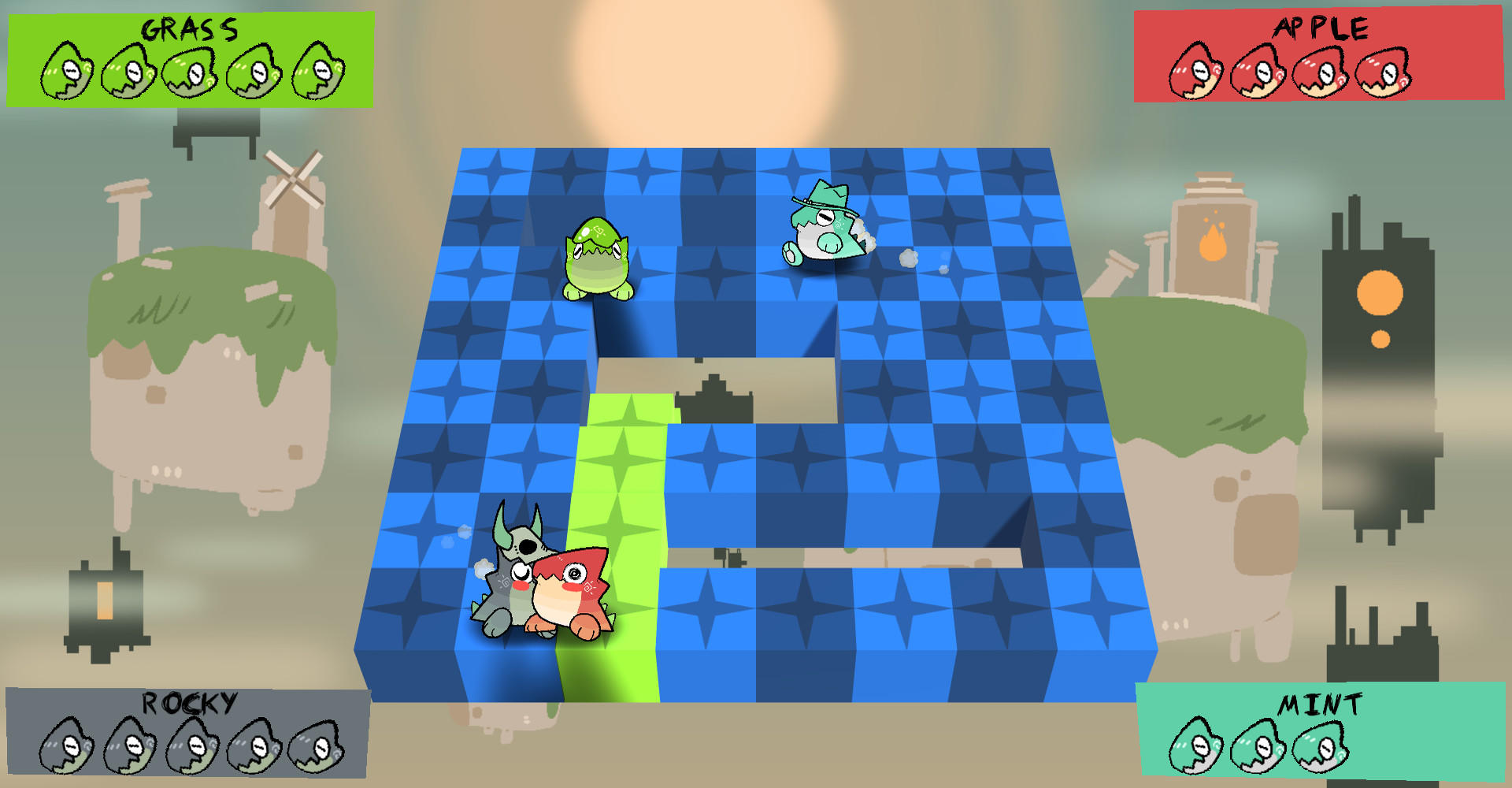Click the second egg icon under GRASS

coord(126,71)
